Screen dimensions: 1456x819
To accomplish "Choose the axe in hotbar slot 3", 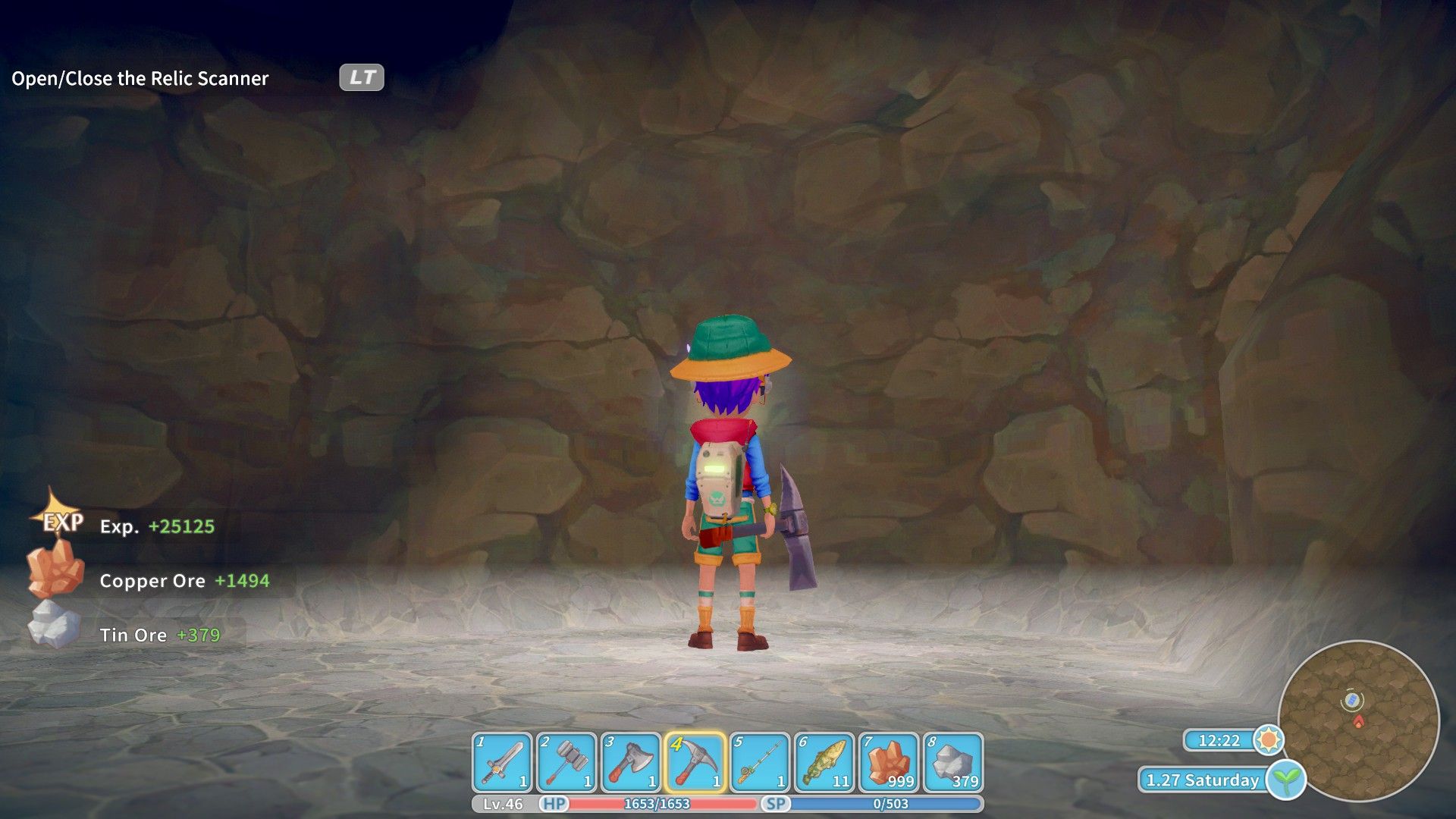I will (631, 762).
